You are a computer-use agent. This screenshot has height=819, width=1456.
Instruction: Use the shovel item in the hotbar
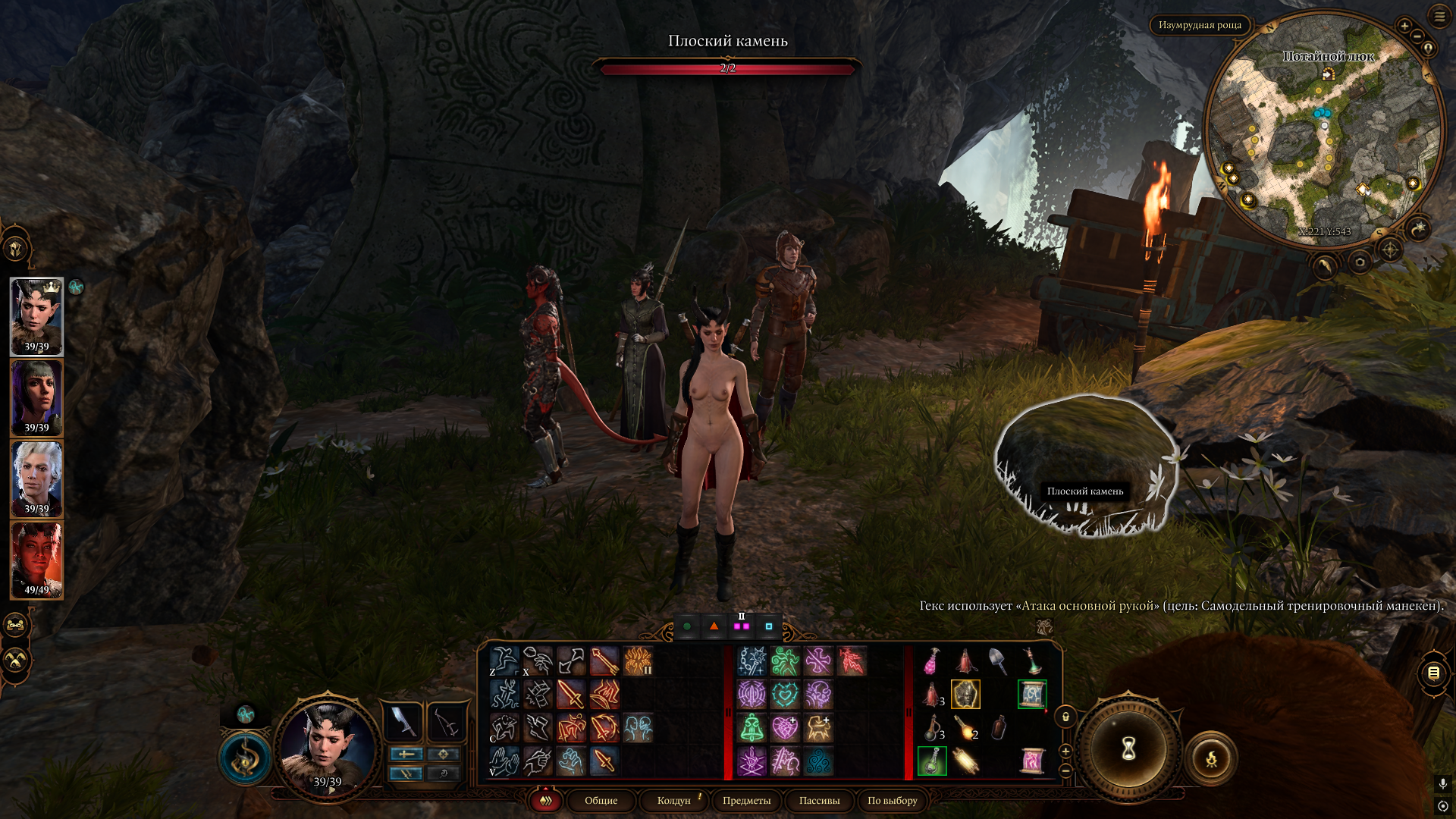tap(998, 661)
